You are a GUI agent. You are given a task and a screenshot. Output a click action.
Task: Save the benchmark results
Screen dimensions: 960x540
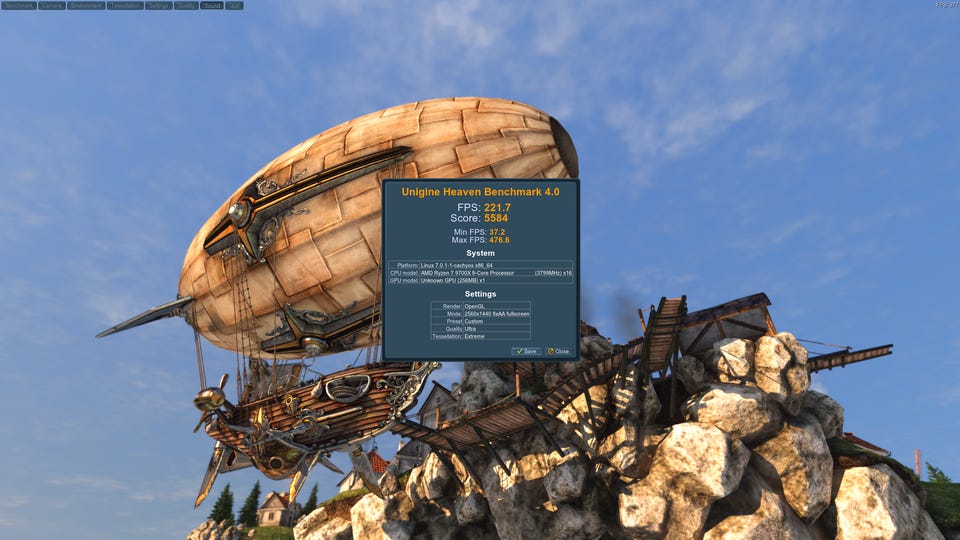(x=526, y=351)
